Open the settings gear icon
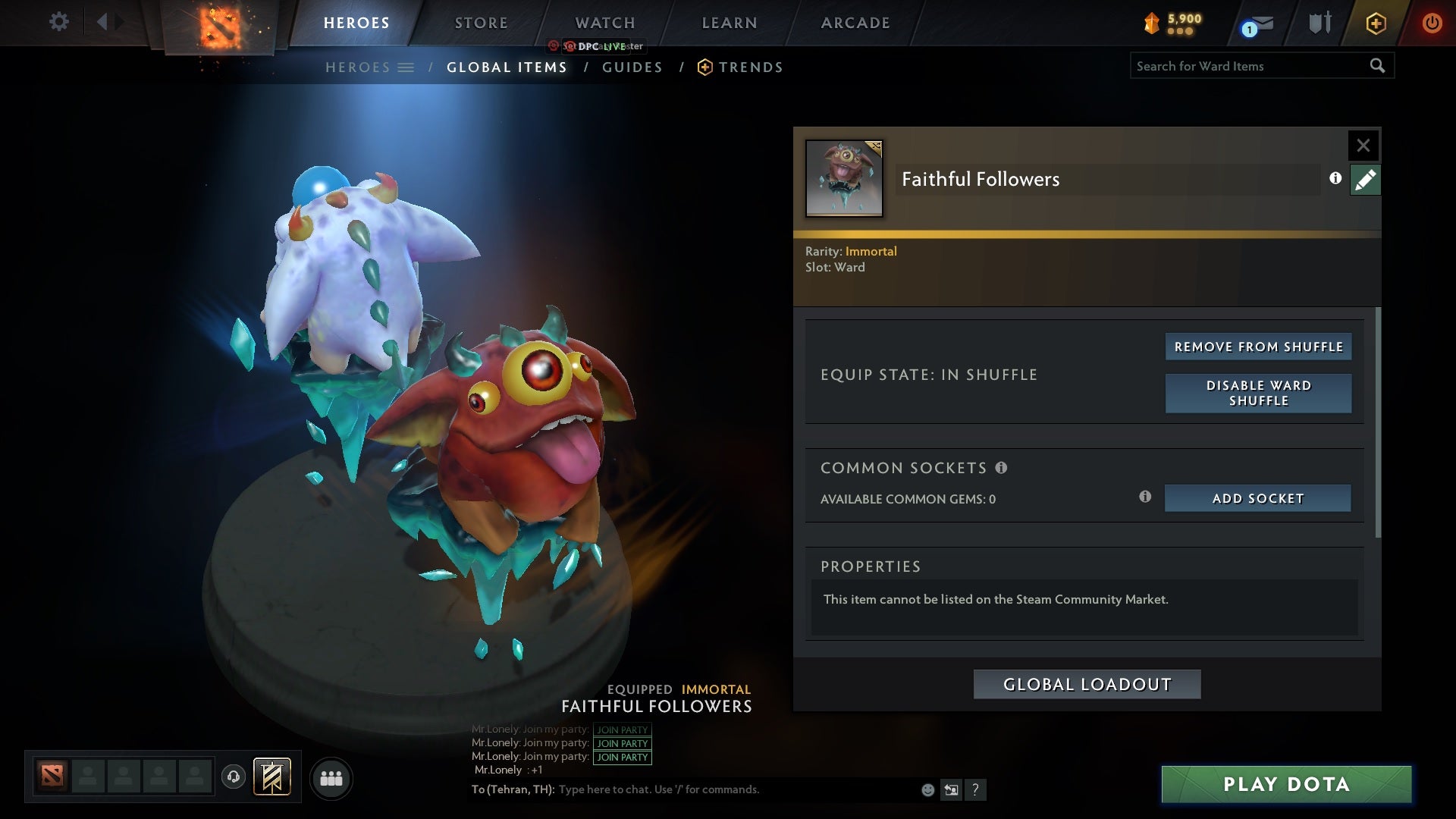This screenshot has height=819, width=1456. pyautogui.click(x=59, y=21)
